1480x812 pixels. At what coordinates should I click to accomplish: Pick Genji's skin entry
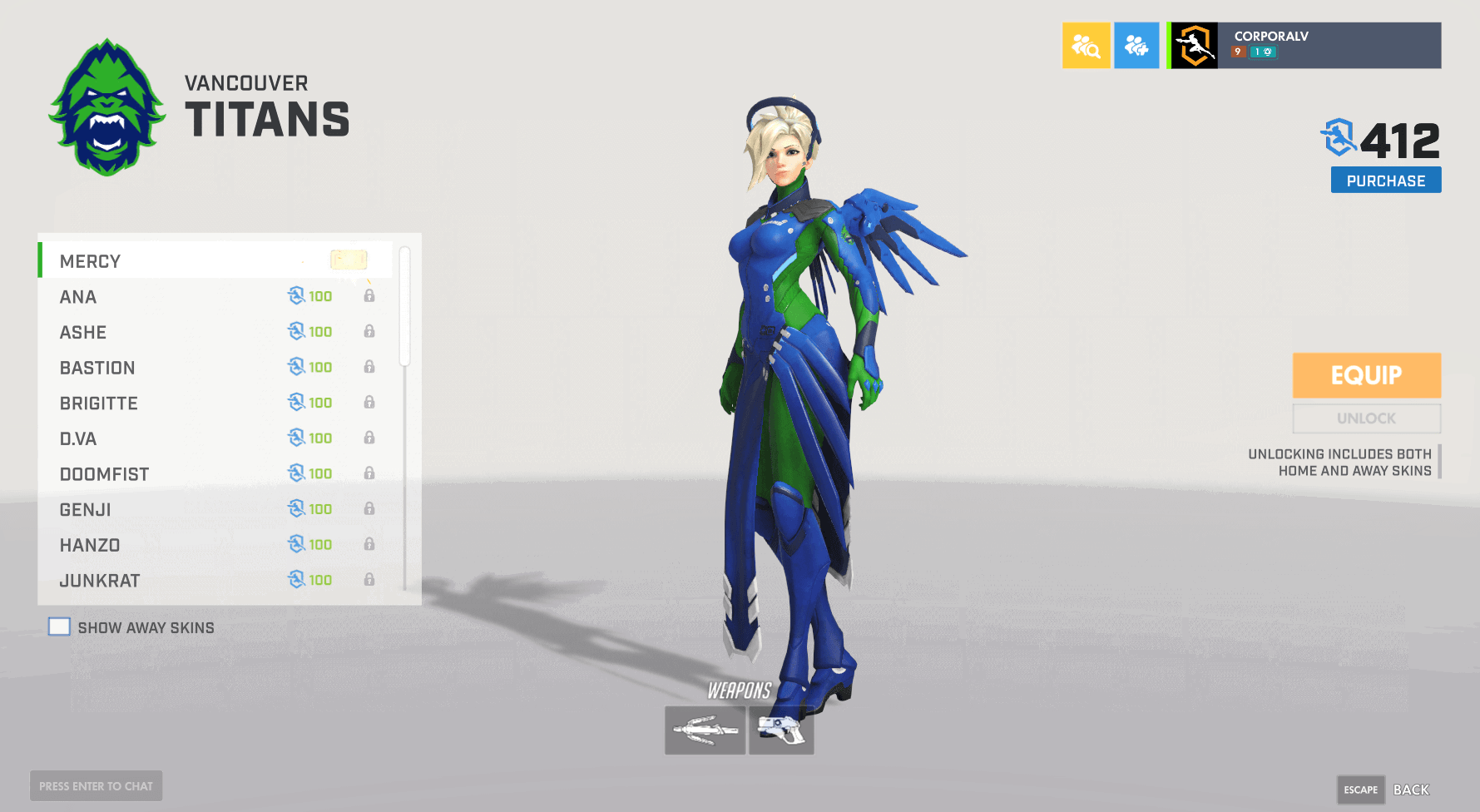[x=215, y=509]
